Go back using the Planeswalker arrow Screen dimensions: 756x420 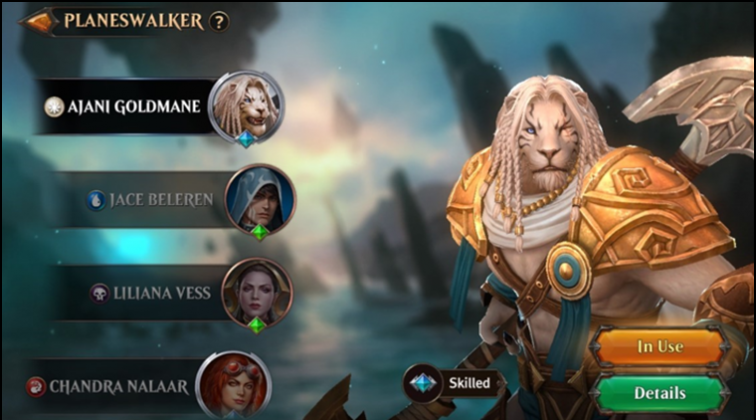click(x=38, y=20)
